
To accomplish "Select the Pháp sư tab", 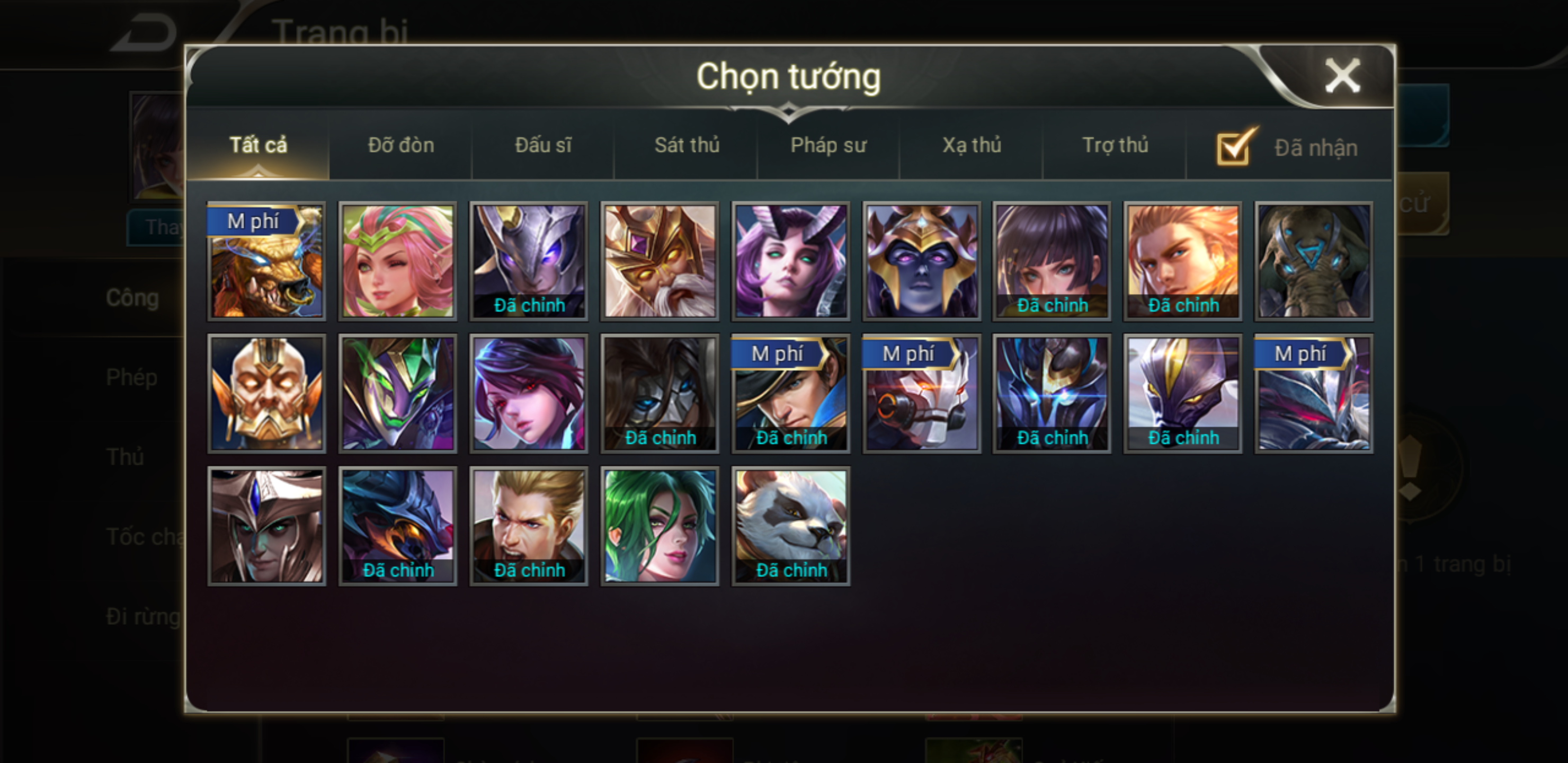I will 828,145.
